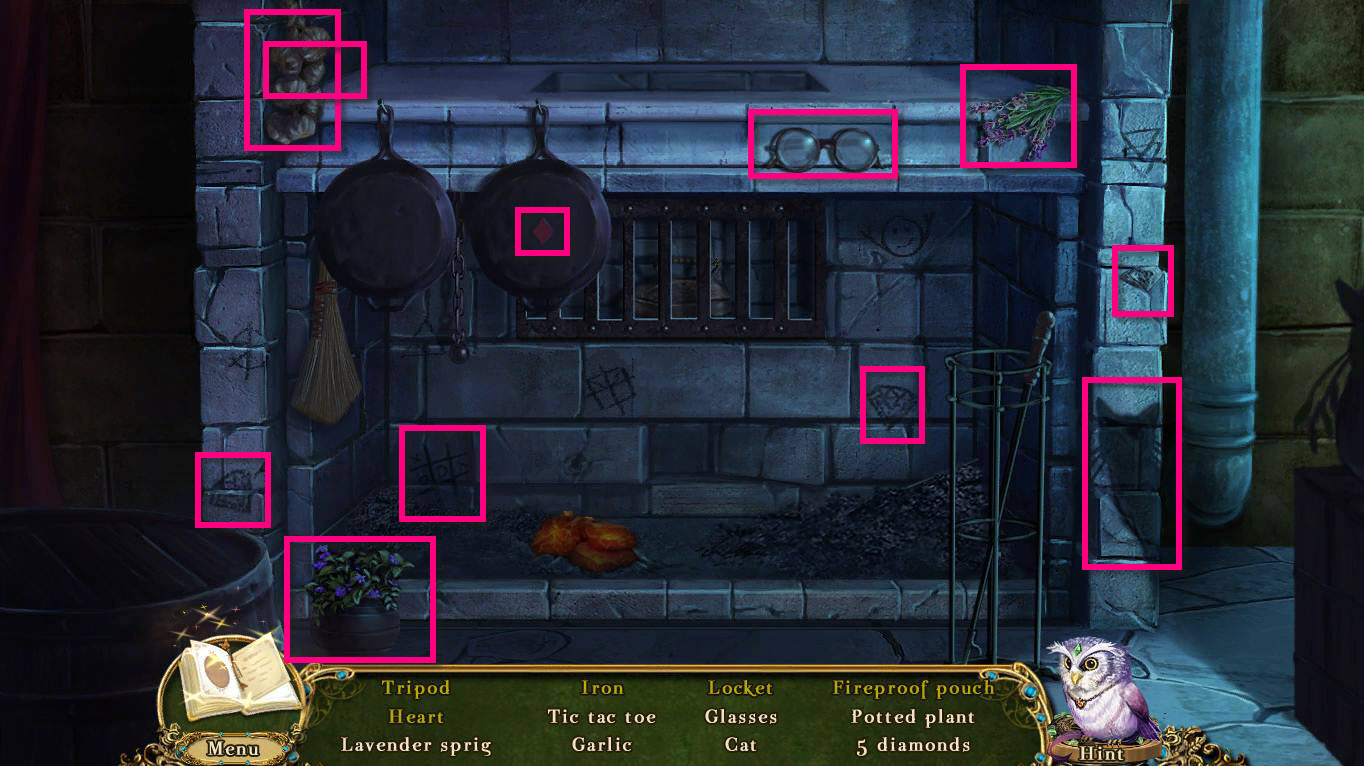Screen dimensions: 1364x766
Task: Click the glasses resting on the mantel
Action: click(x=822, y=145)
